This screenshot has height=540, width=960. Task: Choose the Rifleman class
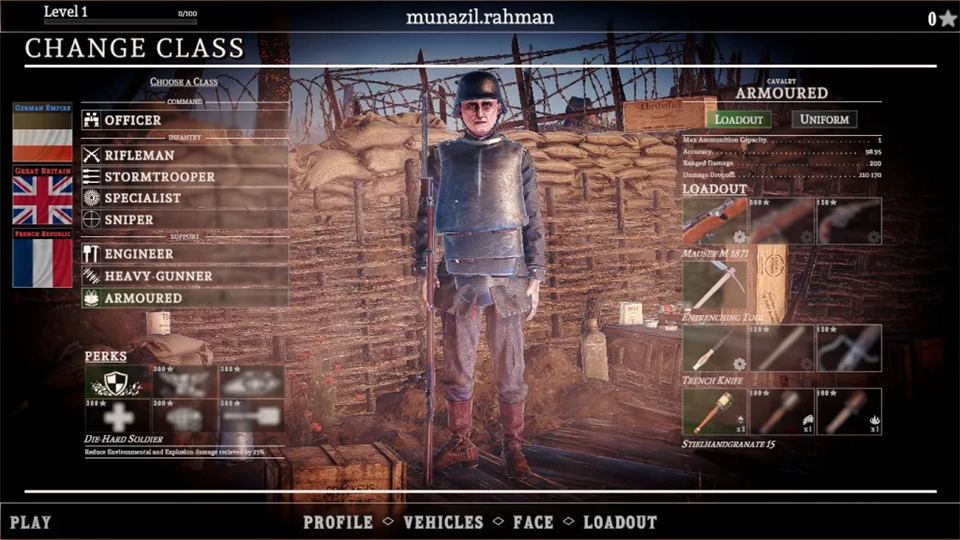[x=185, y=155]
